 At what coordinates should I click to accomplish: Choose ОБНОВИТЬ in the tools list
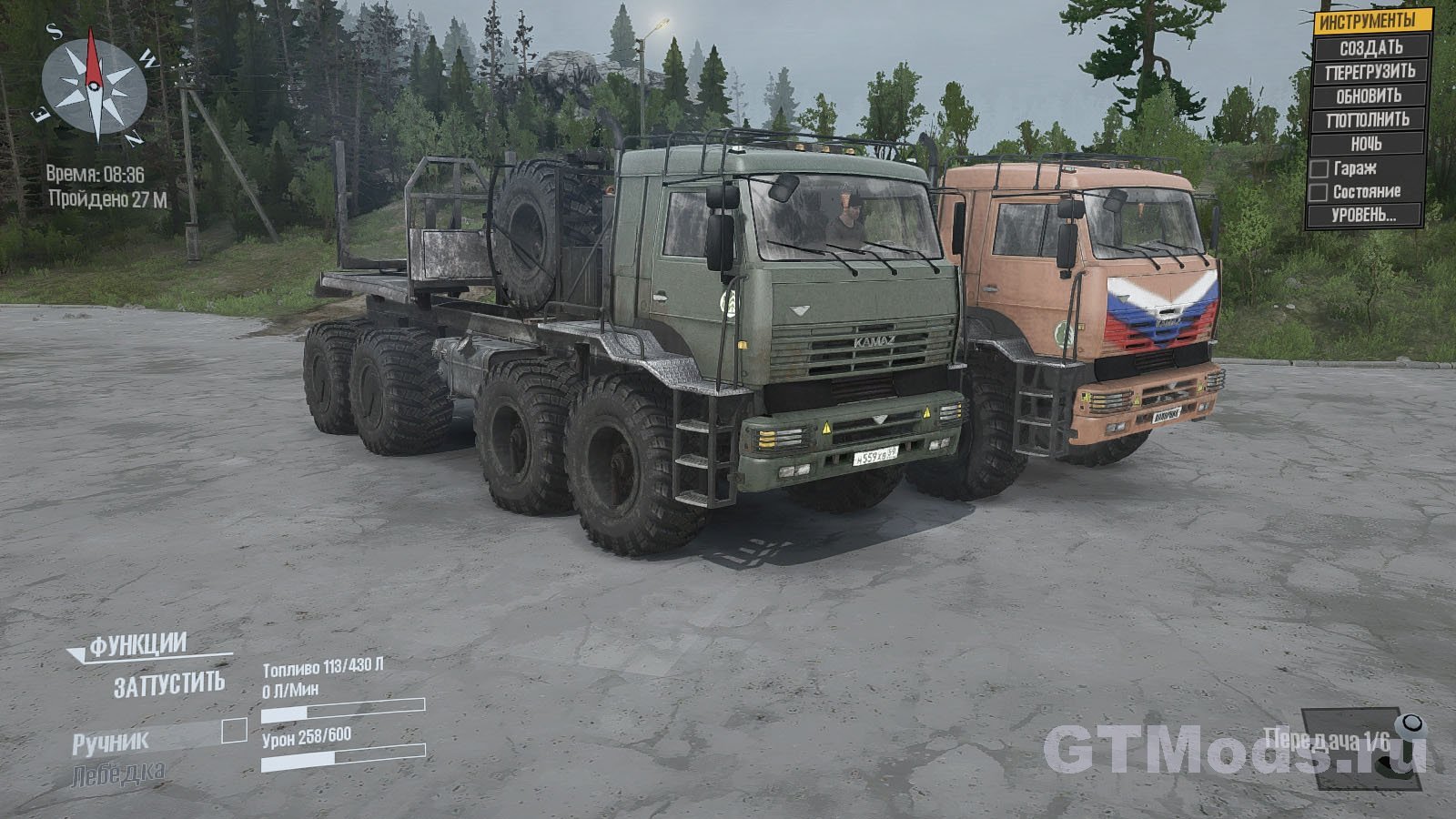coord(1369,96)
